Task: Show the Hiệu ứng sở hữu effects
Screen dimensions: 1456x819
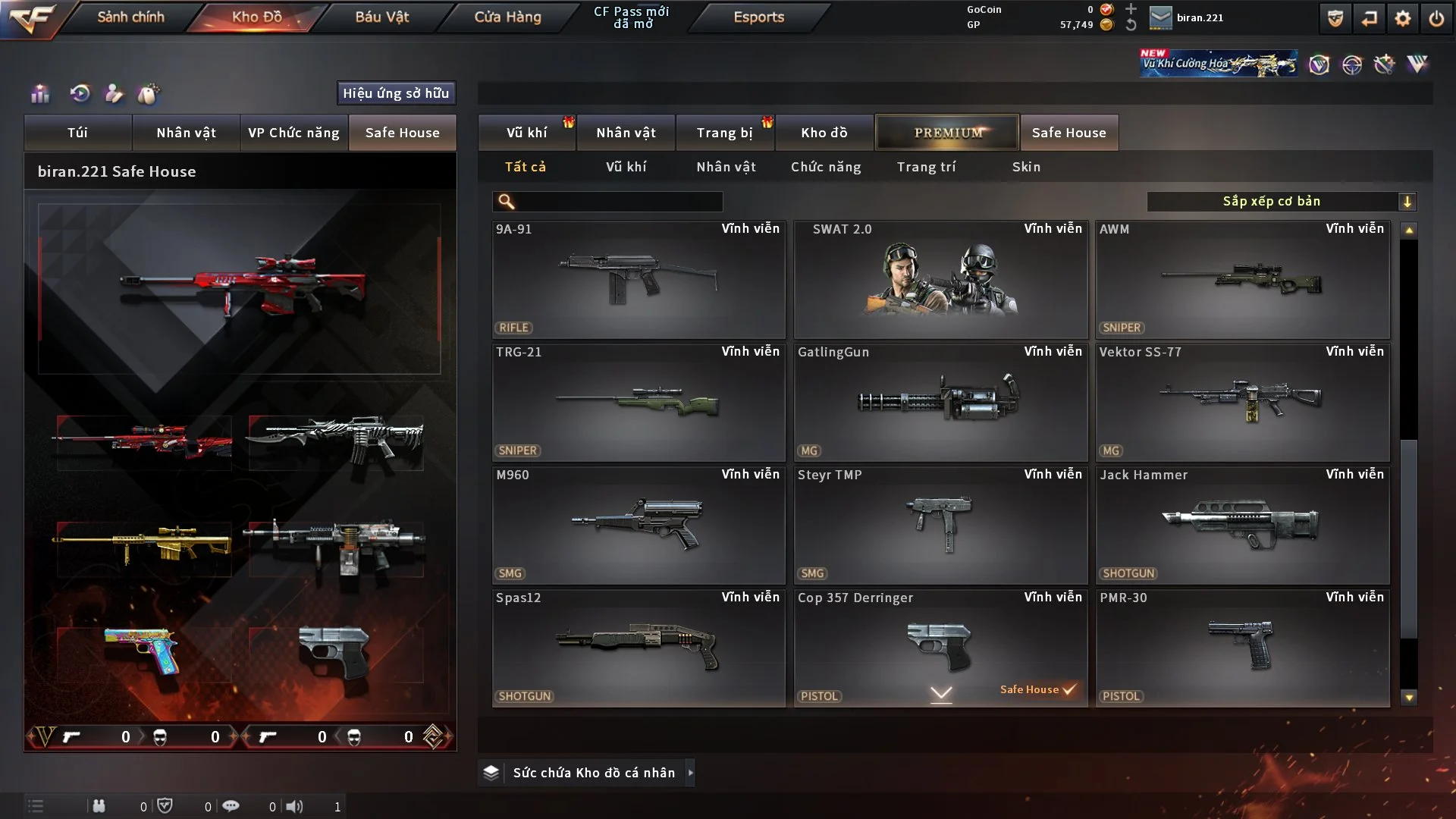Action: tap(396, 93)
